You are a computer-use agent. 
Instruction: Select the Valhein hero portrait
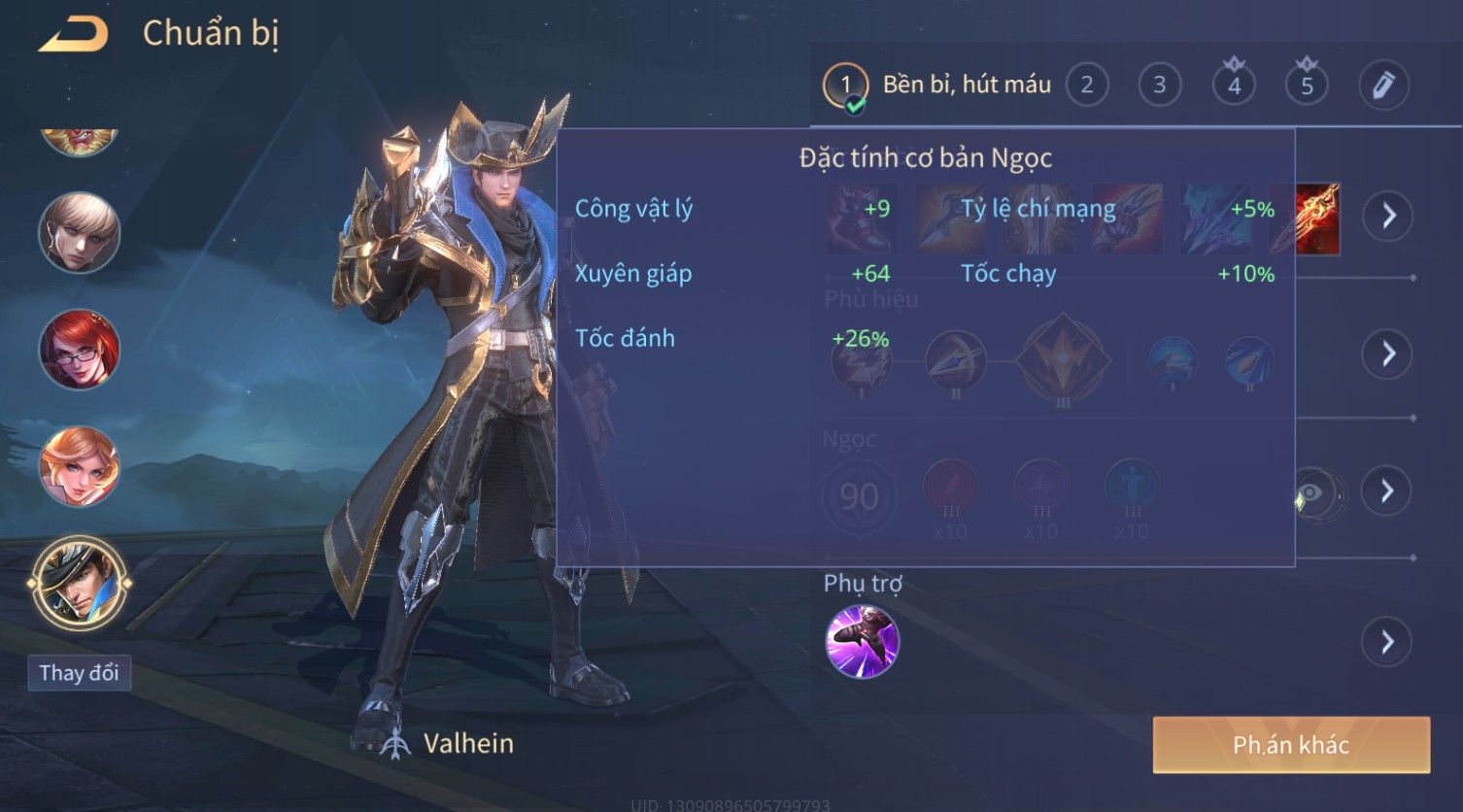[x=80, y=584]
